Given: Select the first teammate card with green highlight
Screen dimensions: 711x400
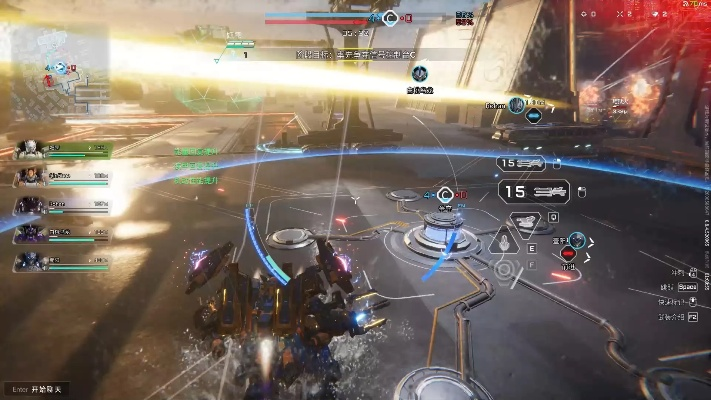Looking at the screenshot, I should click(63, 150).
